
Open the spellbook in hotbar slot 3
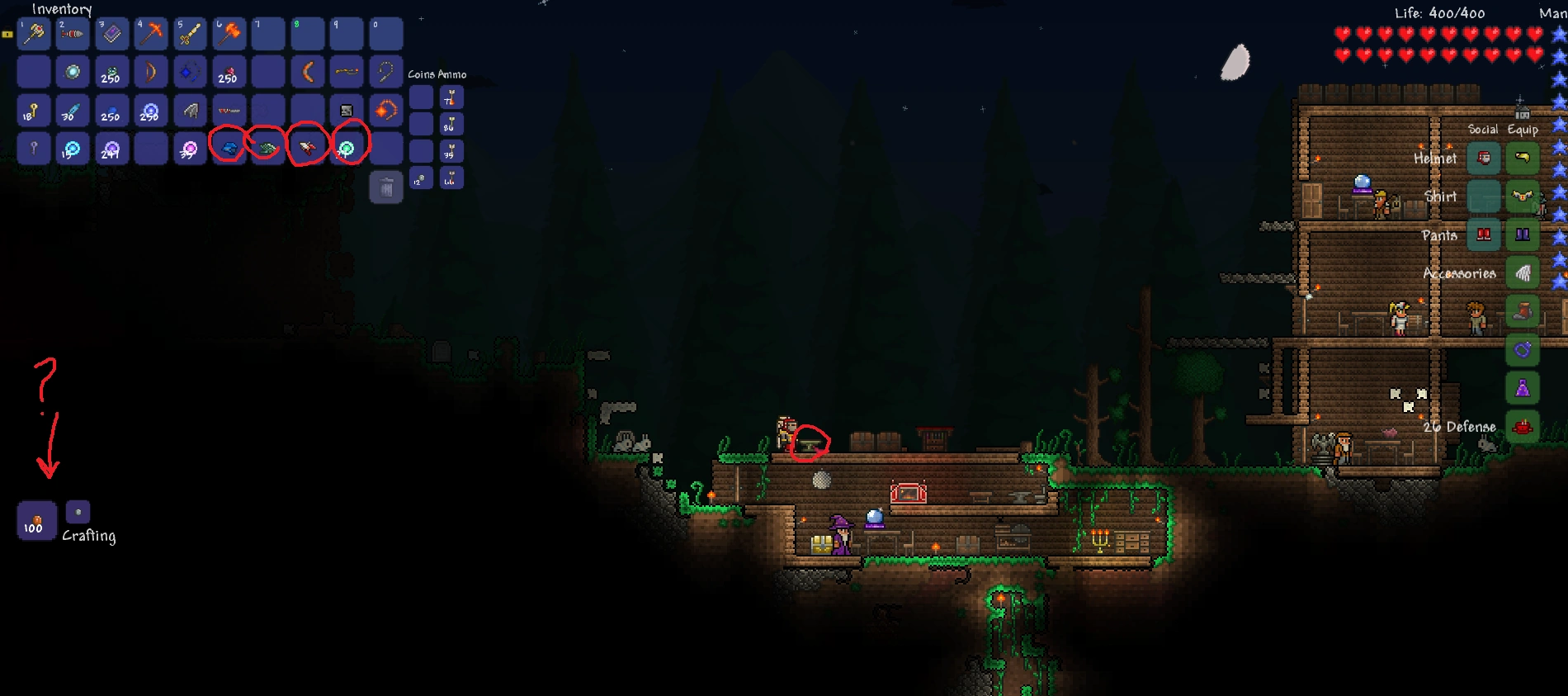[x=111, y=33]
